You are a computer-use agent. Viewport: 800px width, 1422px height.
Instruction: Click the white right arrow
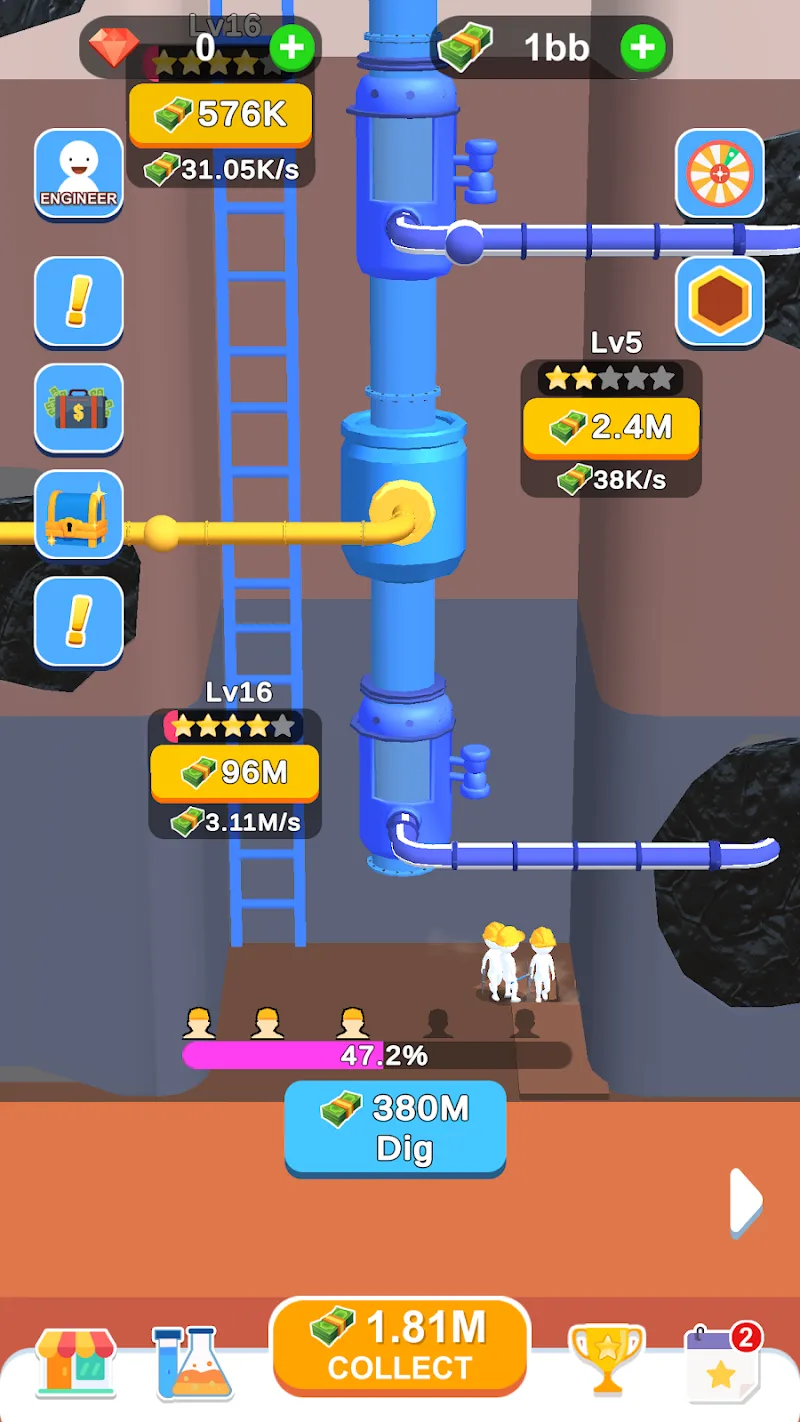pos(746,1200)
